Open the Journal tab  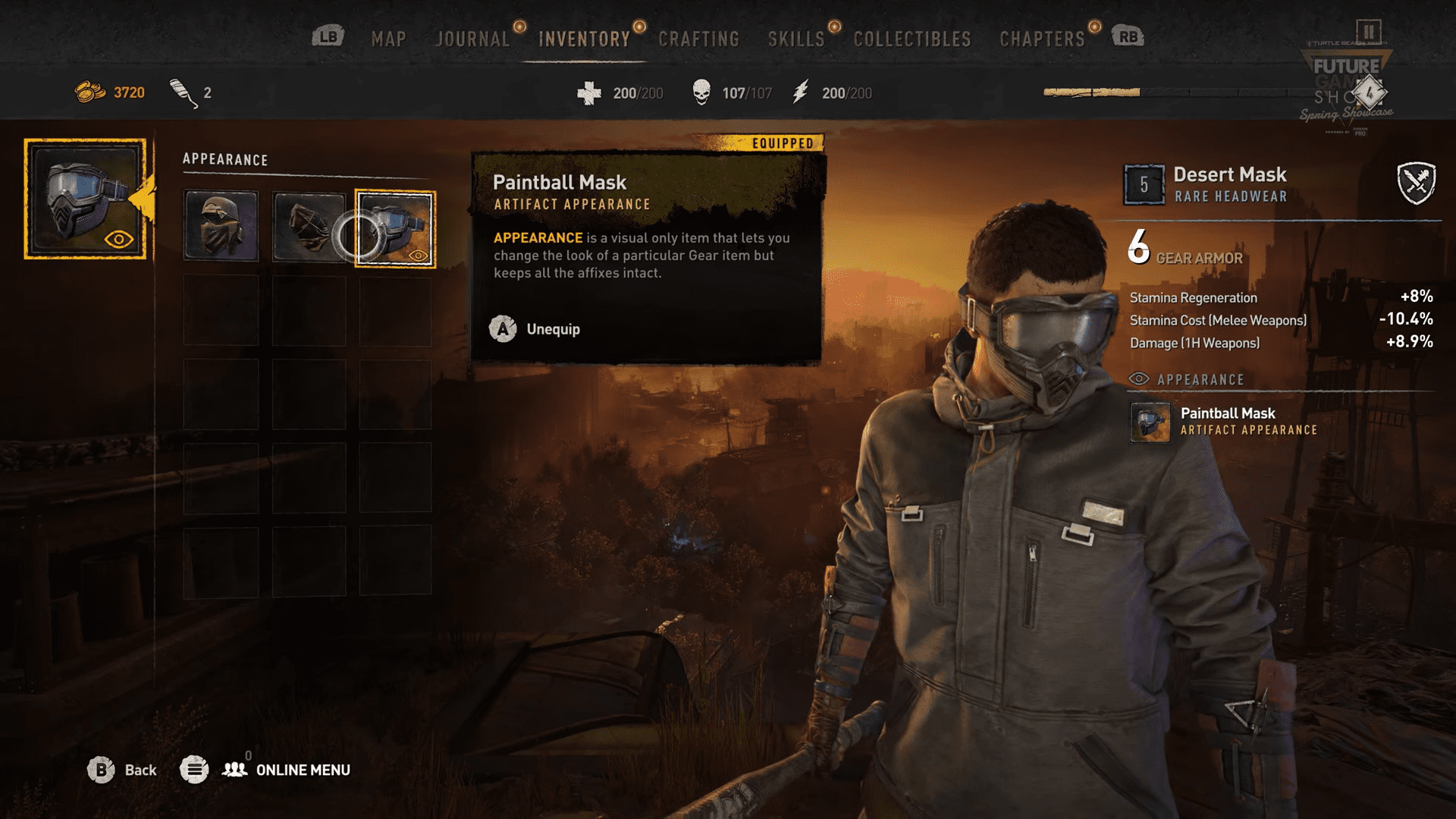[472, 39]
